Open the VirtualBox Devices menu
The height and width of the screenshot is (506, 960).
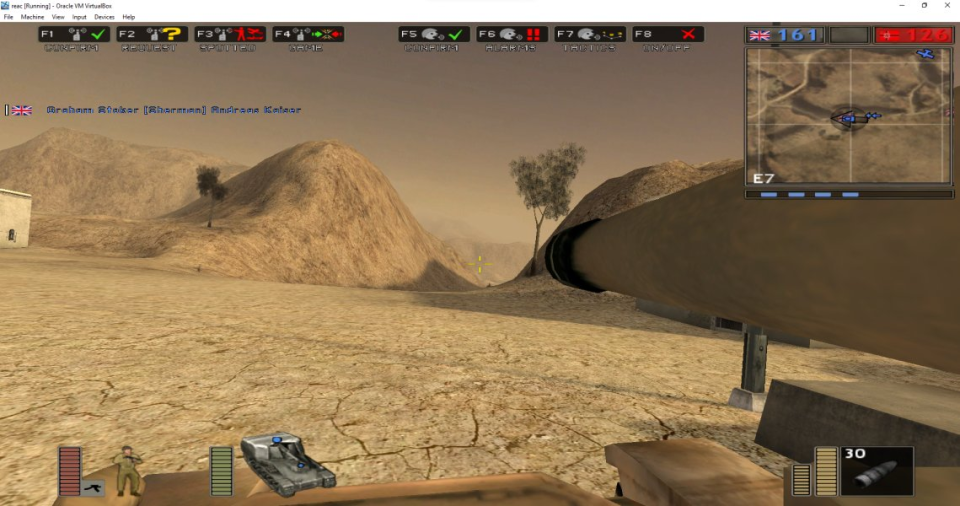(104, 17)
